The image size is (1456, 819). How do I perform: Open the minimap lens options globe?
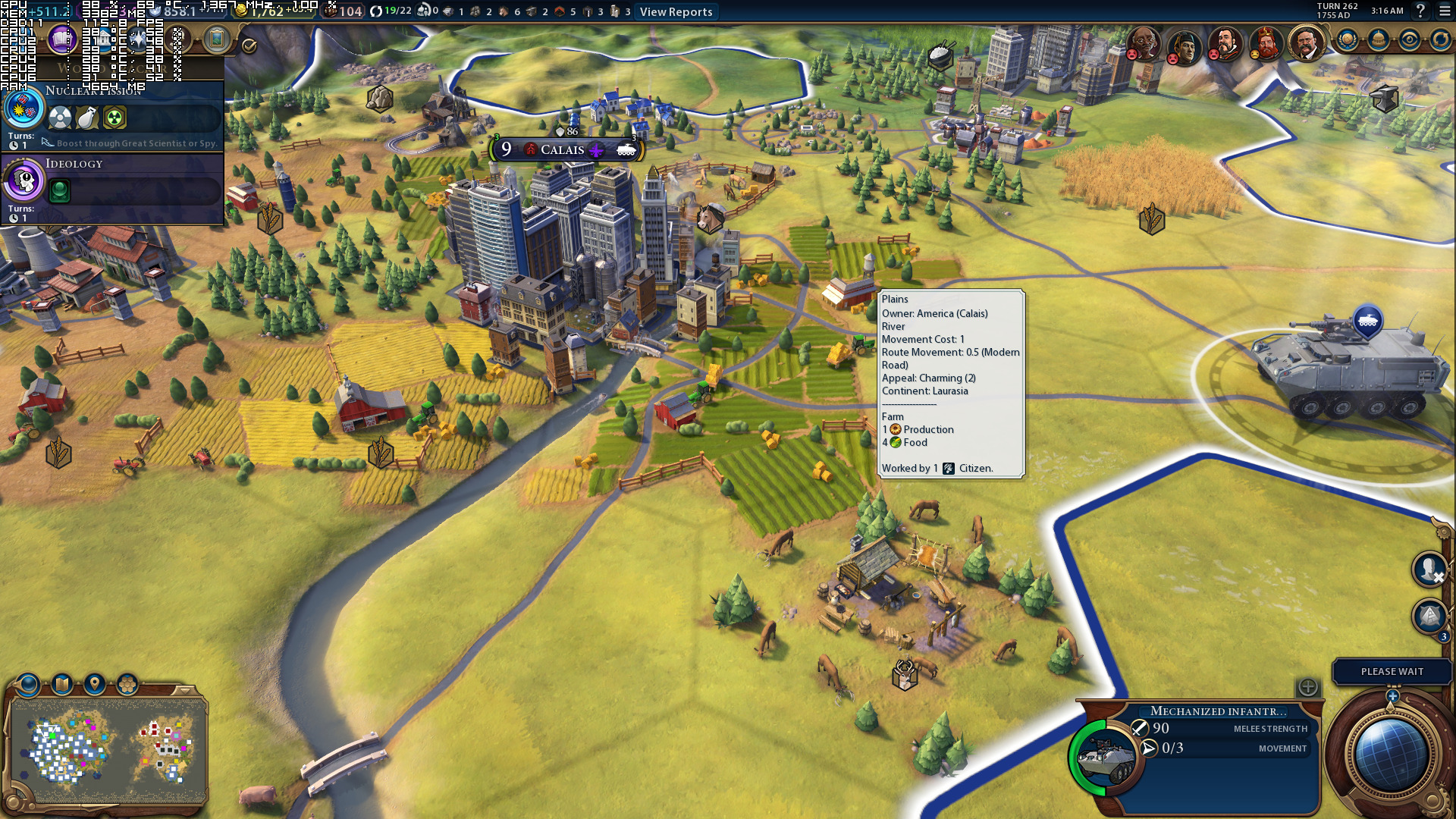coord(29,685)
